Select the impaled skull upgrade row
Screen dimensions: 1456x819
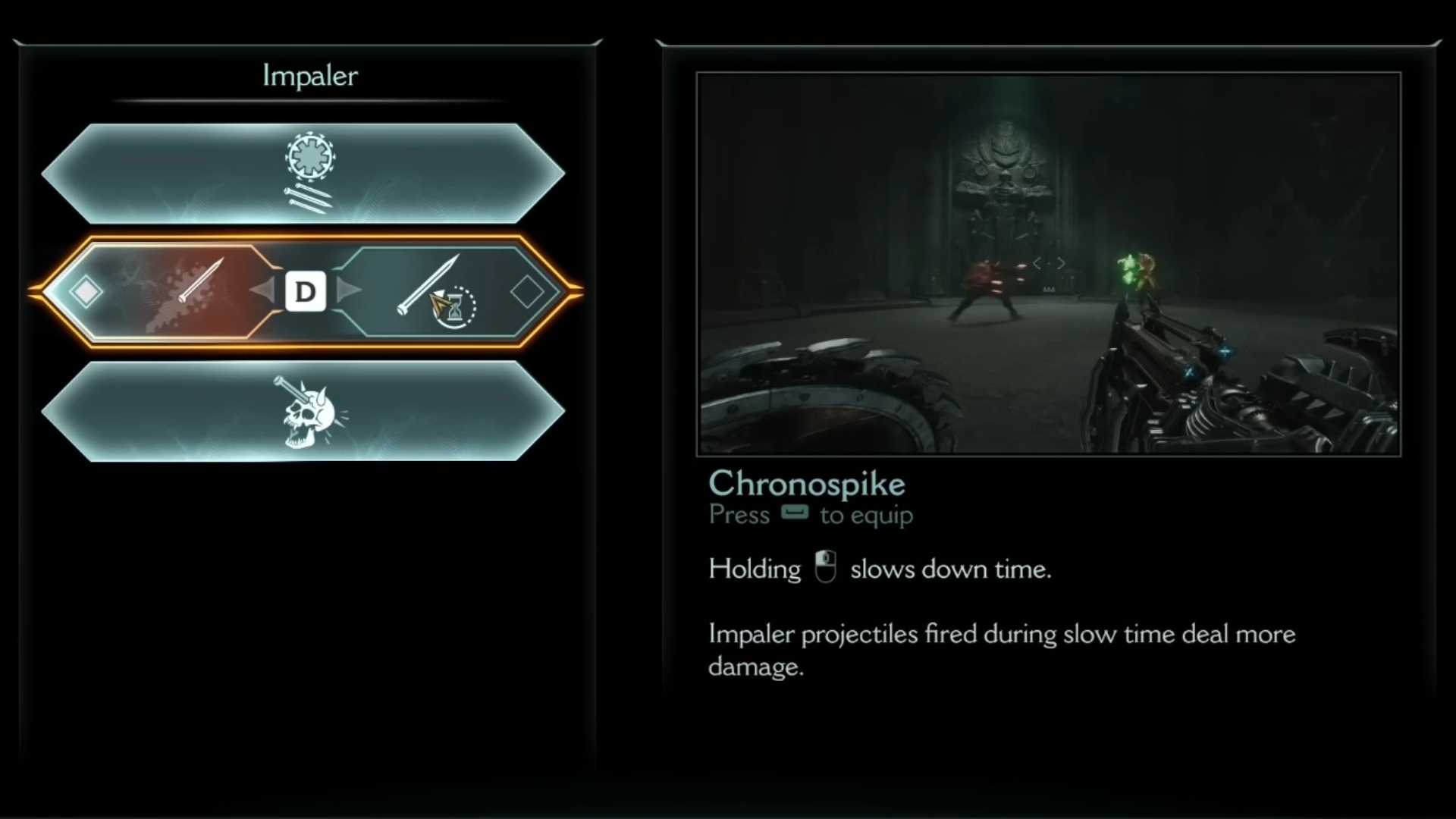click(x=303, y=411)
